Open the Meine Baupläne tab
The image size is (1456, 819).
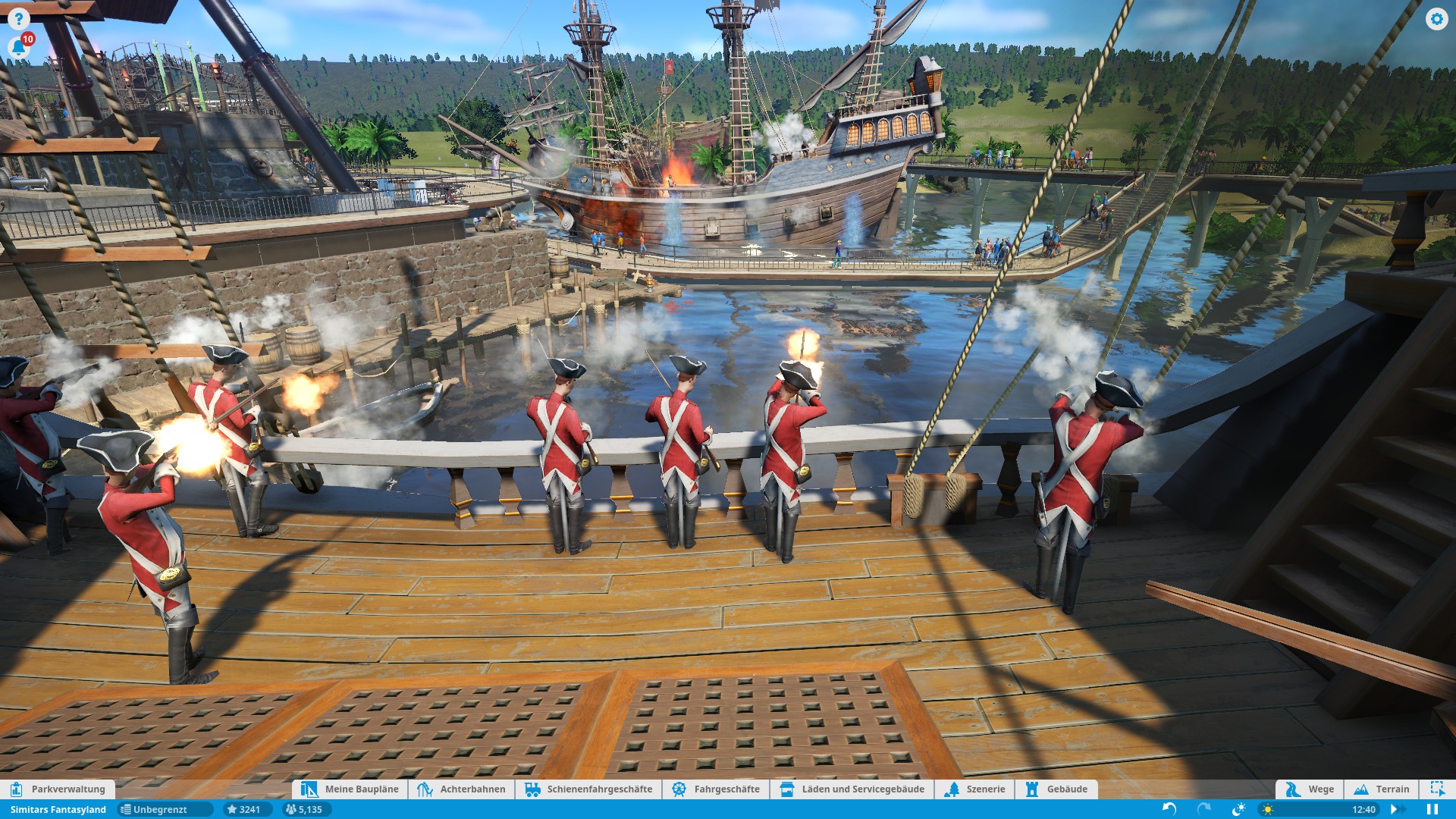(x=350, y=789)
